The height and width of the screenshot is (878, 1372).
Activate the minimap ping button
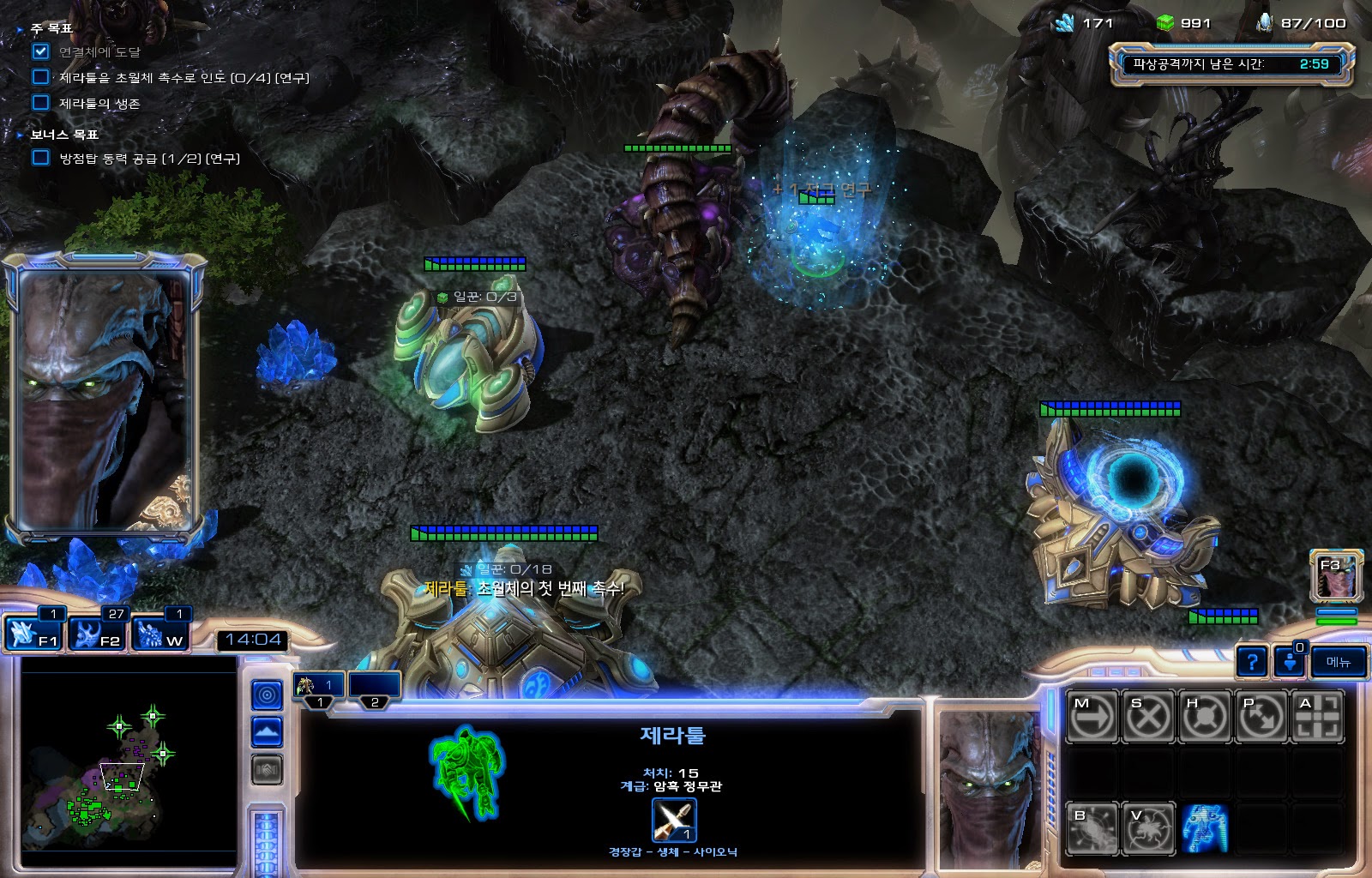coord(267,695)
